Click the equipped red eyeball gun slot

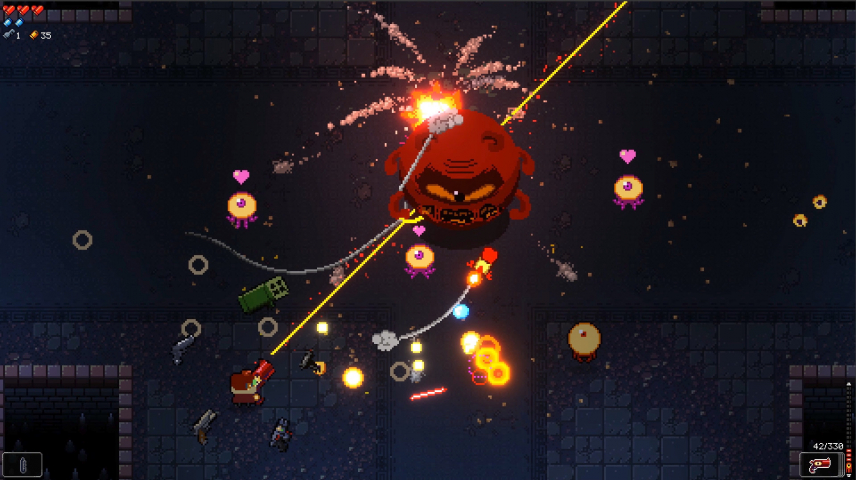pos(819,464)
